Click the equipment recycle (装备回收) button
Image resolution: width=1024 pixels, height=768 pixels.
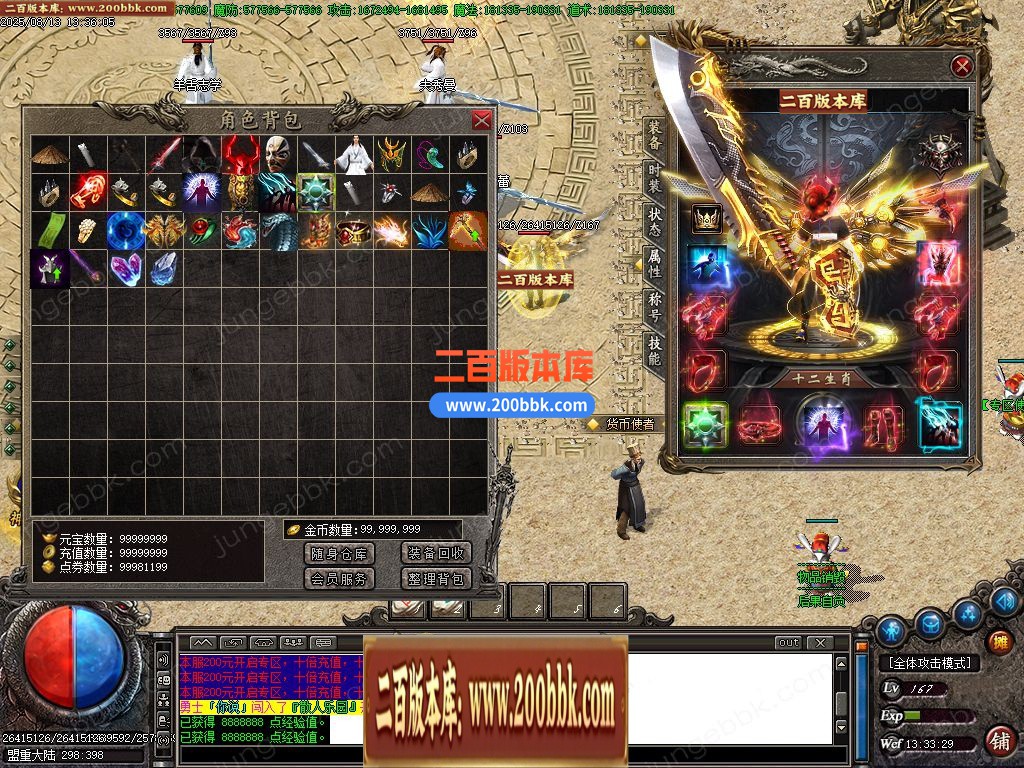point(435,553)
